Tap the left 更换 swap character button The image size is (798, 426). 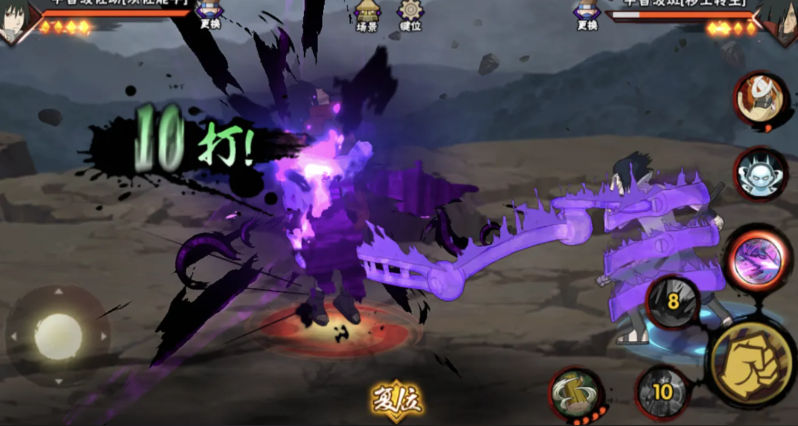tap(211, 14)
